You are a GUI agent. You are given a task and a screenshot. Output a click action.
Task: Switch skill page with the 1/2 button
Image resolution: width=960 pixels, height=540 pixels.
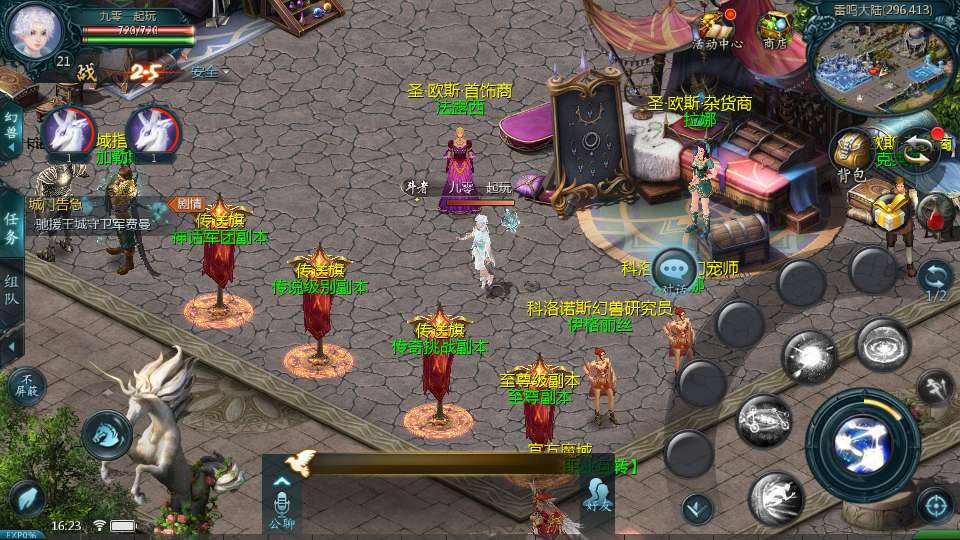(x=935, y=280)
